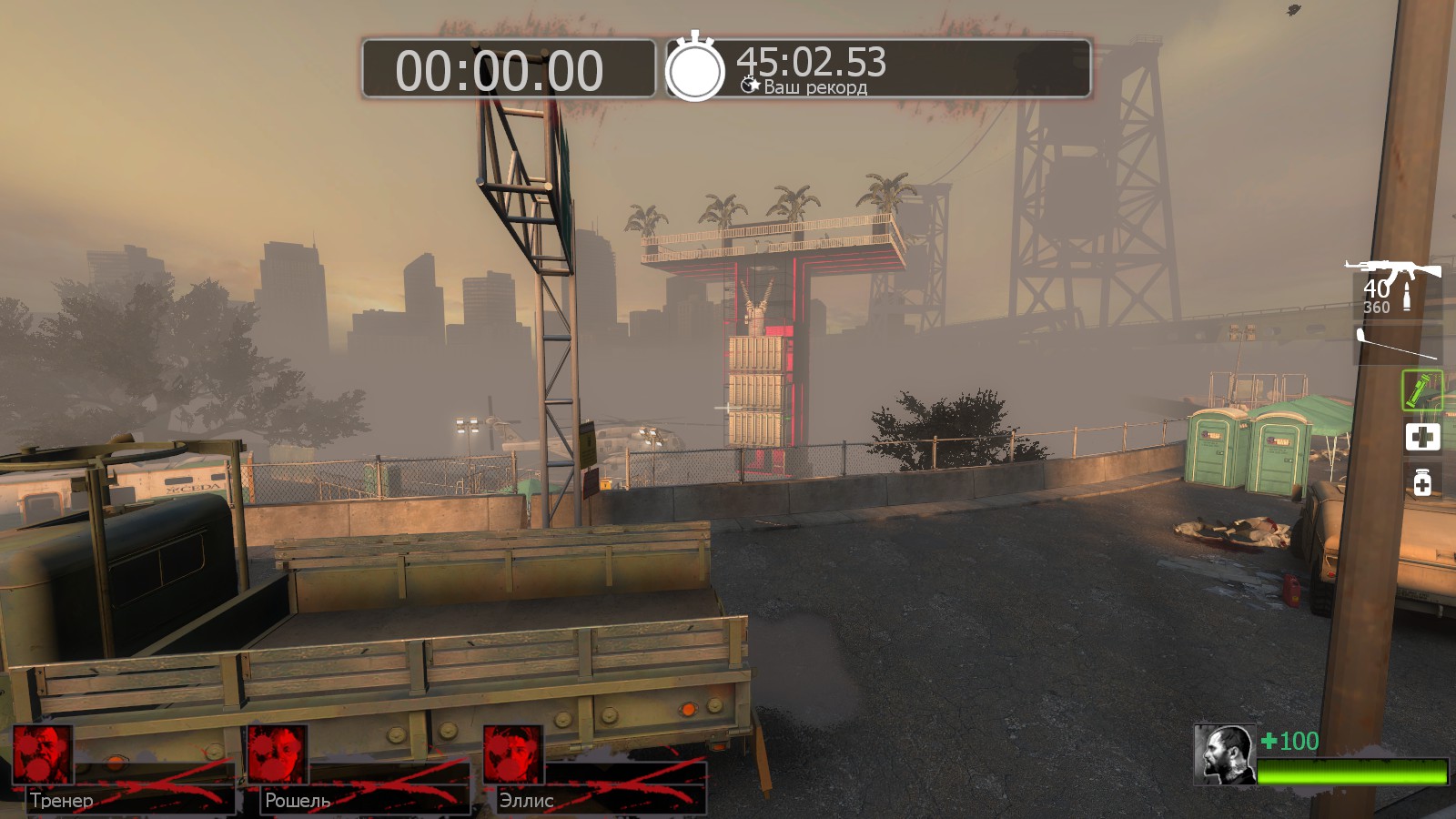This screenshot has height=819, width=1456.
Task: Click teammate Эллис's portrait
Action: (x=513, y=754)
